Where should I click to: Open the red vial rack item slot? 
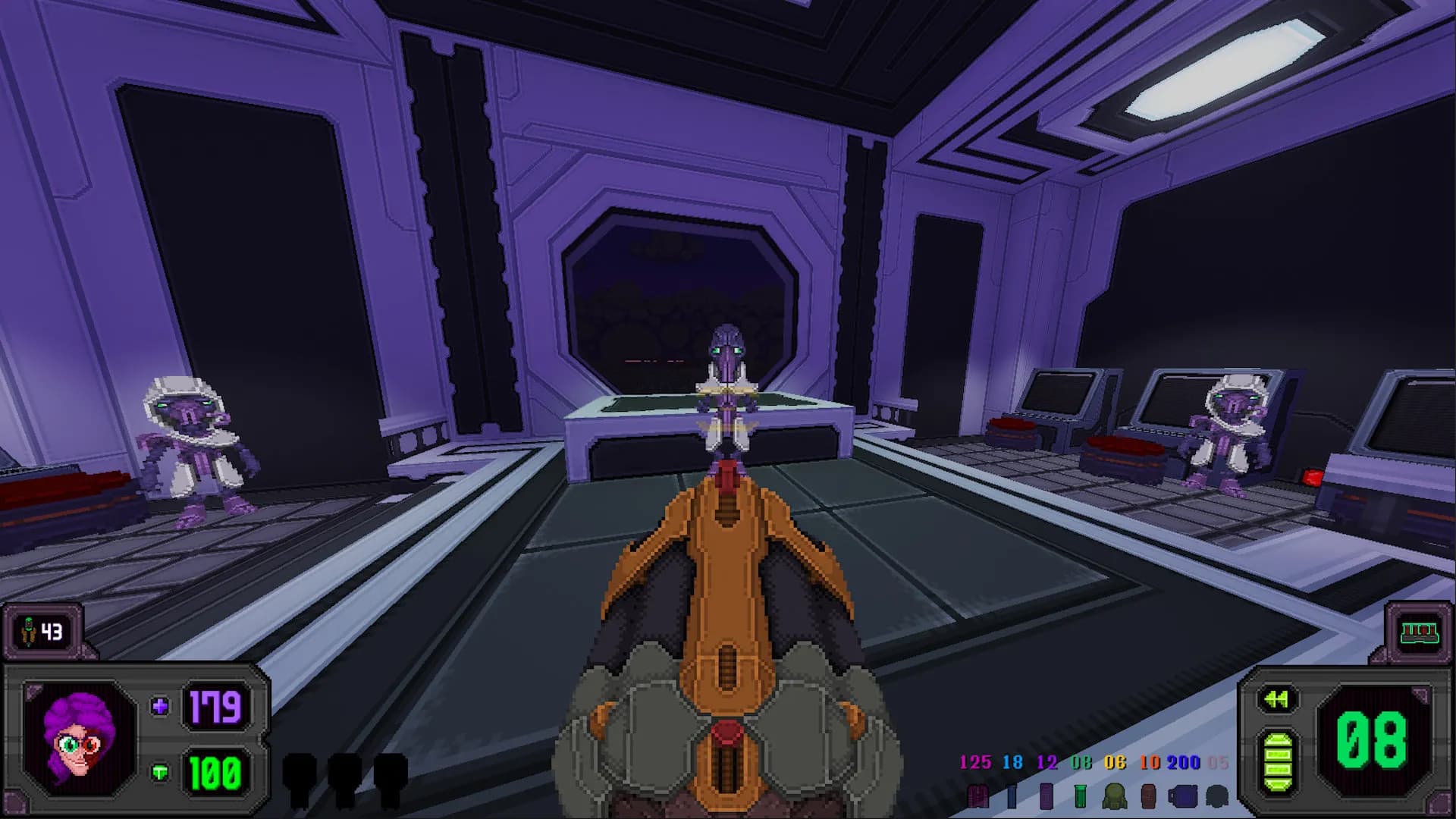pos(1419,632)
